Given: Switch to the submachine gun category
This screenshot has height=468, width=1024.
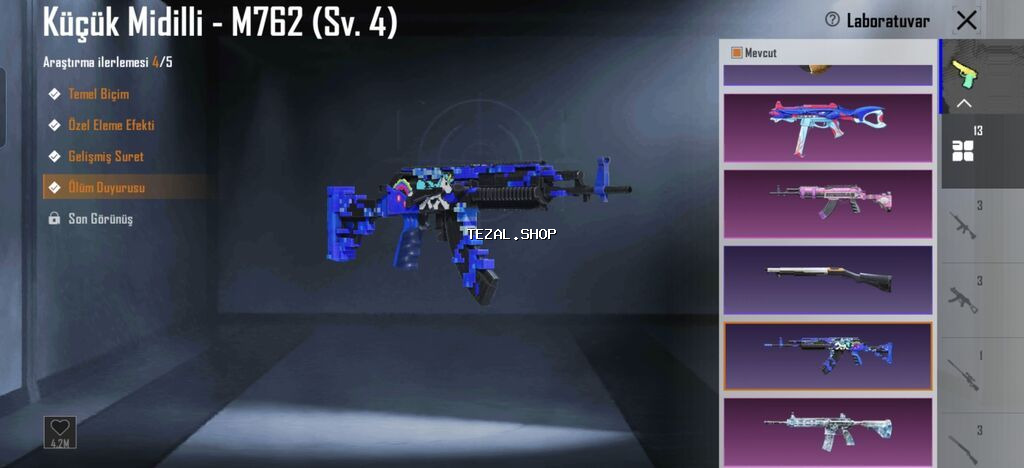Looking at the screenshot, I should (x=965, y=298).
